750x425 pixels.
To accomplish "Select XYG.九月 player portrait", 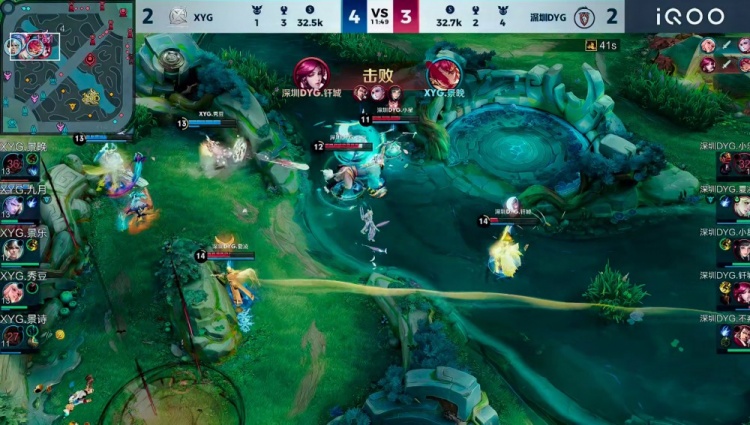I will pyautogui.click(x=13, y=206).
